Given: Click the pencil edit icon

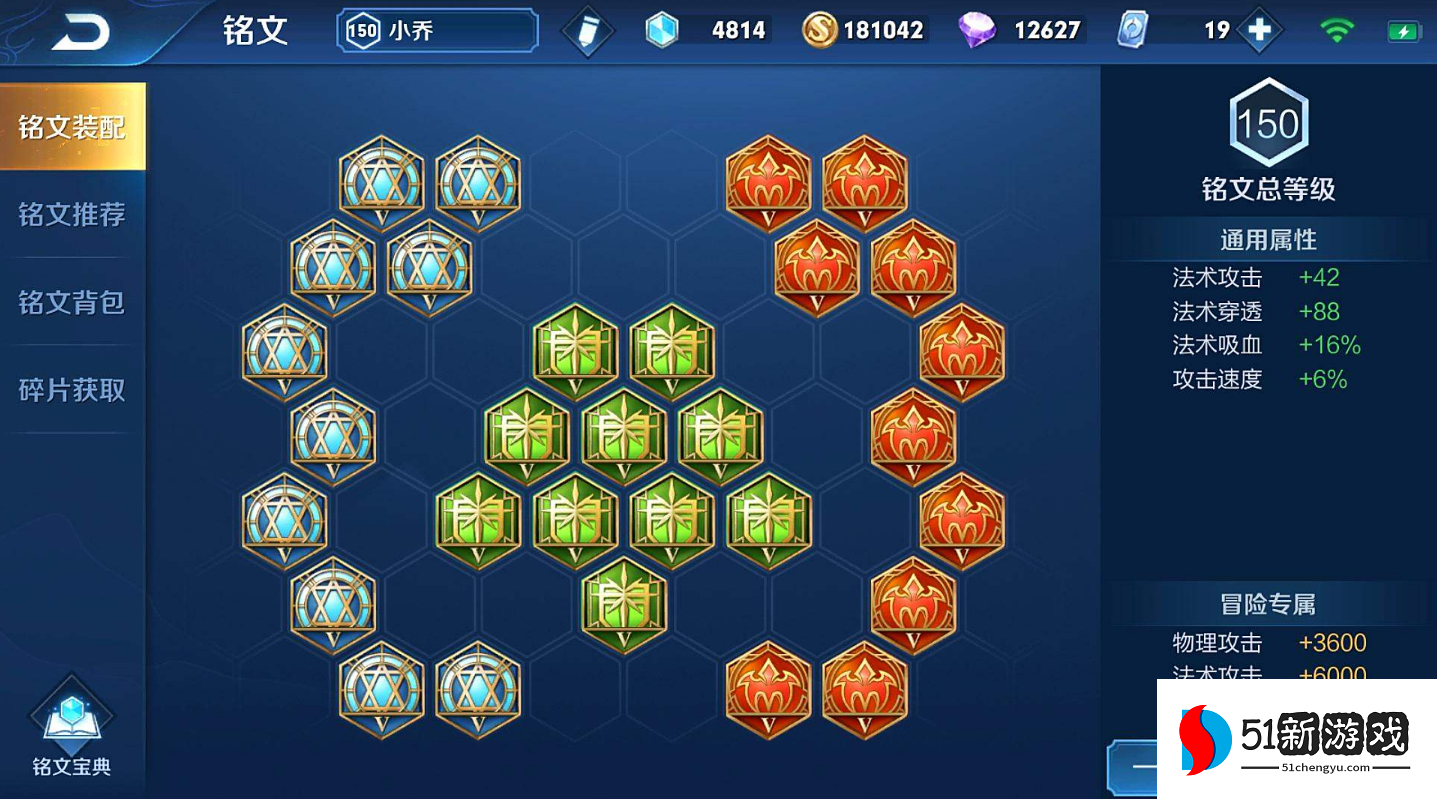Looking at the screenshot, I should [587, 31].
